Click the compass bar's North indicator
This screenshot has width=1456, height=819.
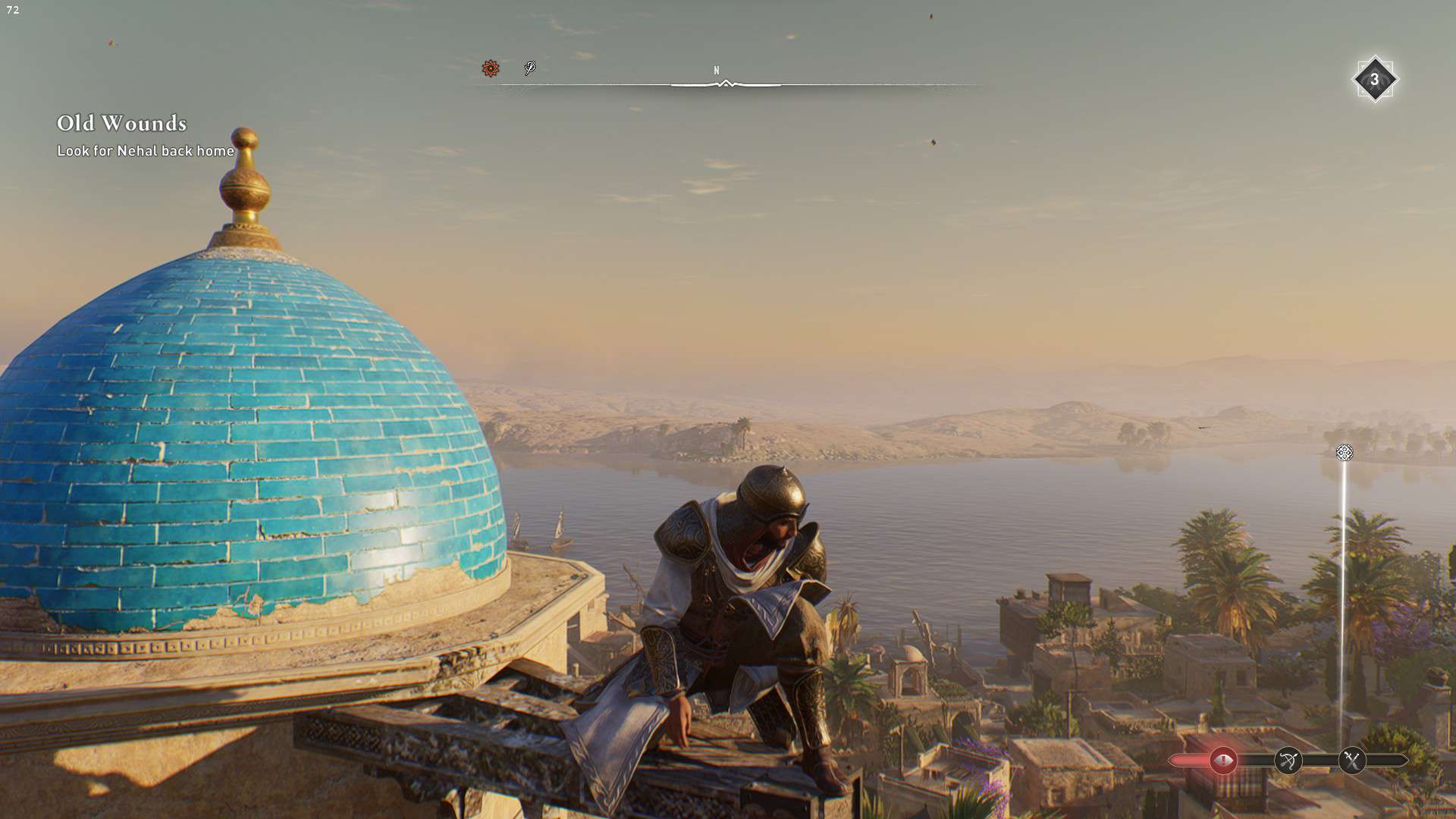click(x=717, y=71)
